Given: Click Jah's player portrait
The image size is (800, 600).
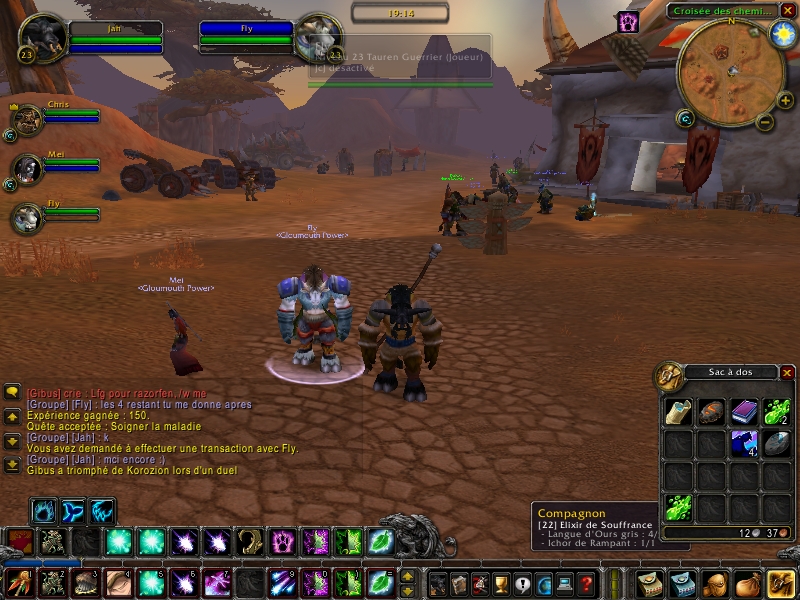Looking at the screenshot, I should point(42,38).
